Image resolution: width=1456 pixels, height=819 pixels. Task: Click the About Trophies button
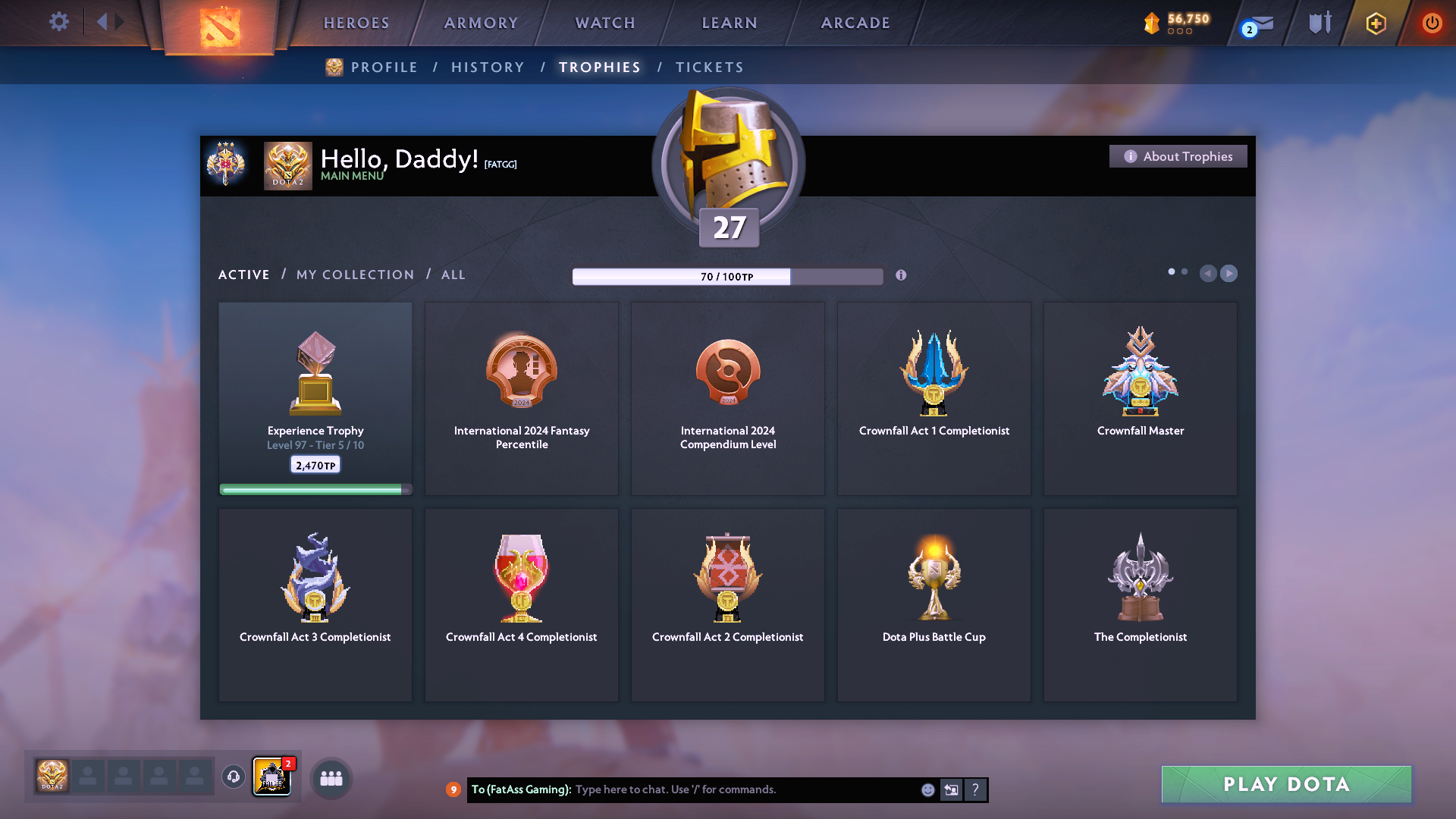[x=1178, y=156]
